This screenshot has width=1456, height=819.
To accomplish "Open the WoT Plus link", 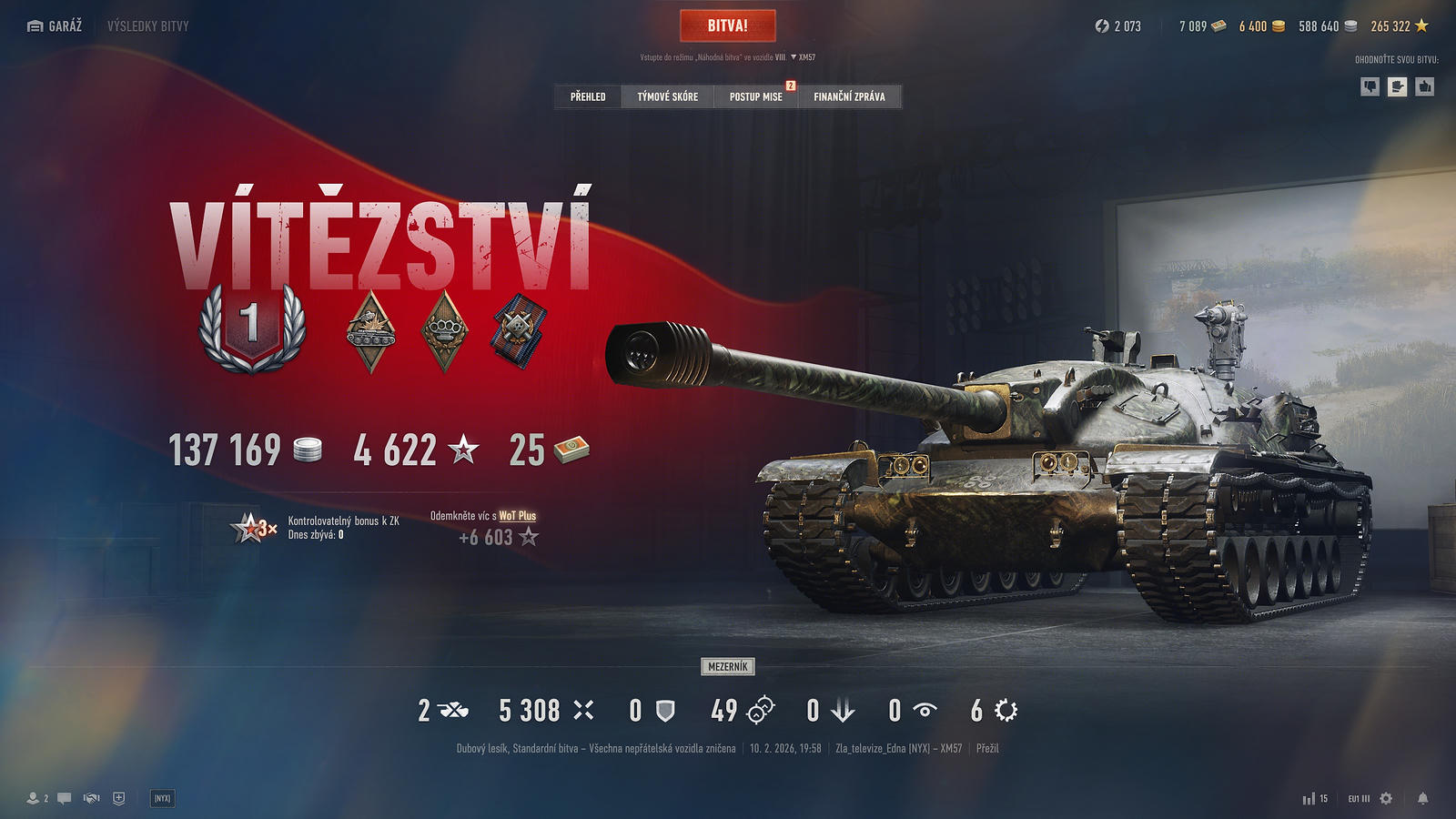I will (x=517, y=516).
